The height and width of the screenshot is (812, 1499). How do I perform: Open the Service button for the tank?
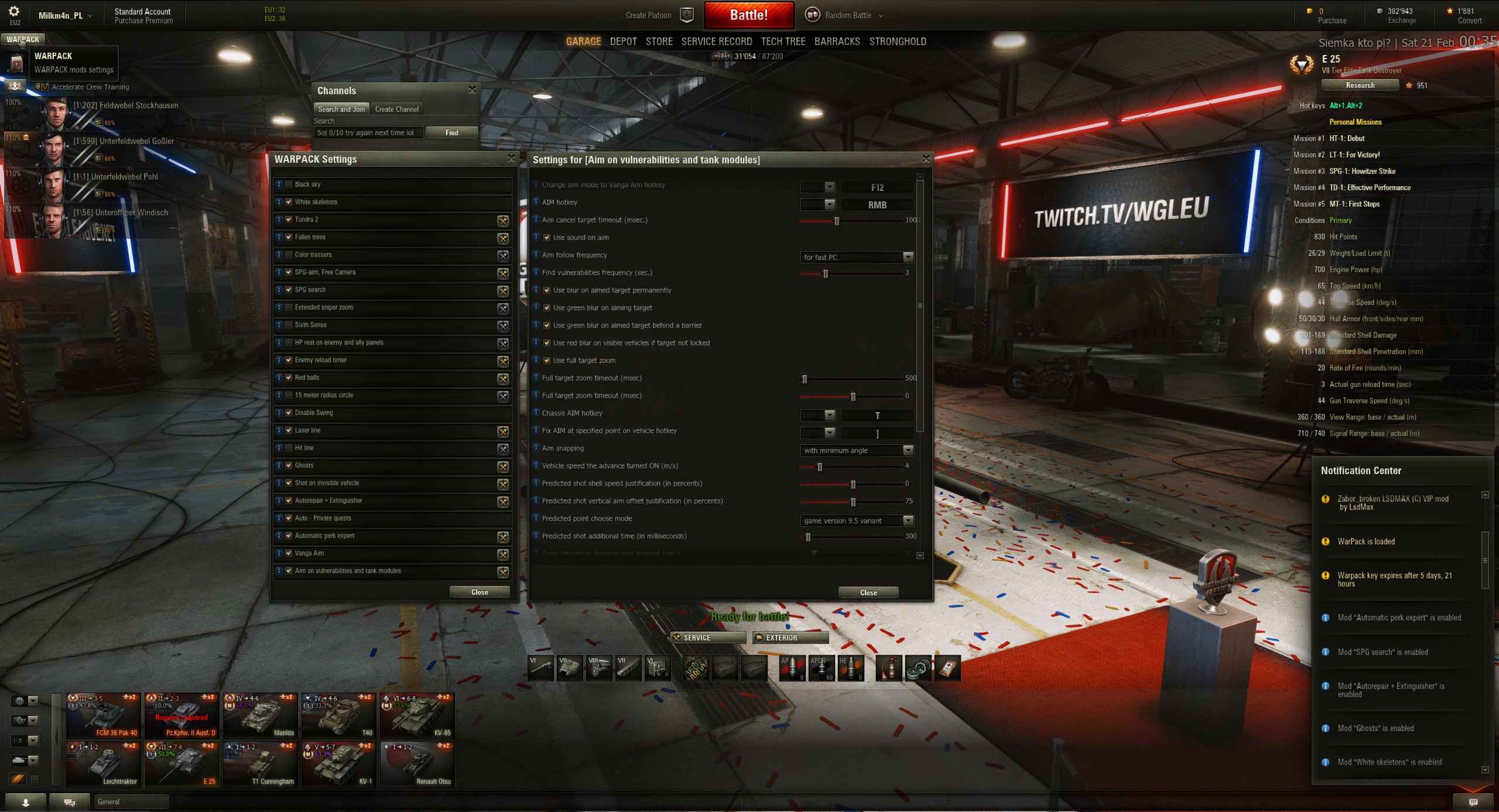(708, 638)
